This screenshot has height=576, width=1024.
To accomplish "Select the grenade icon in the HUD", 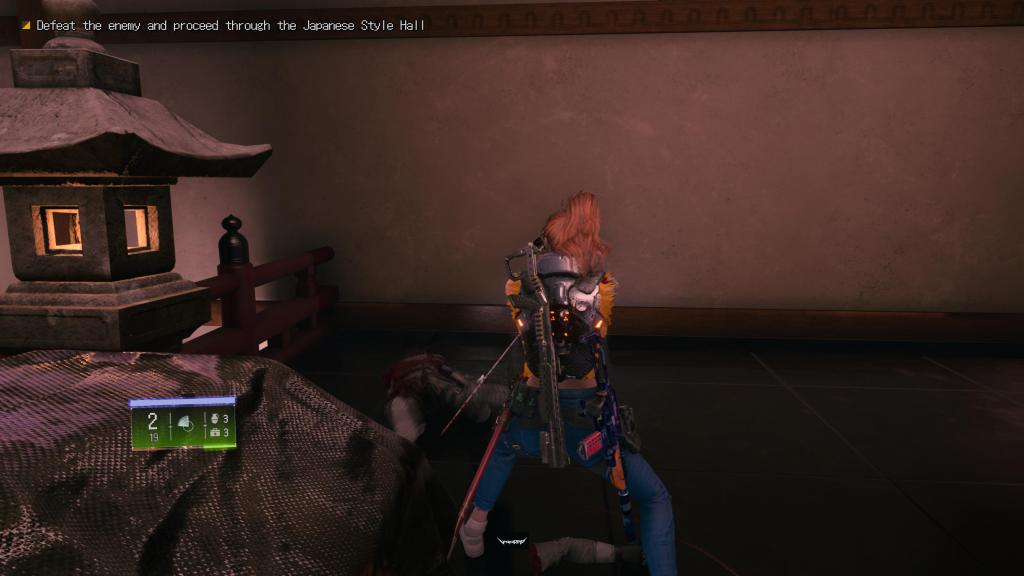I will pos(213,418).
